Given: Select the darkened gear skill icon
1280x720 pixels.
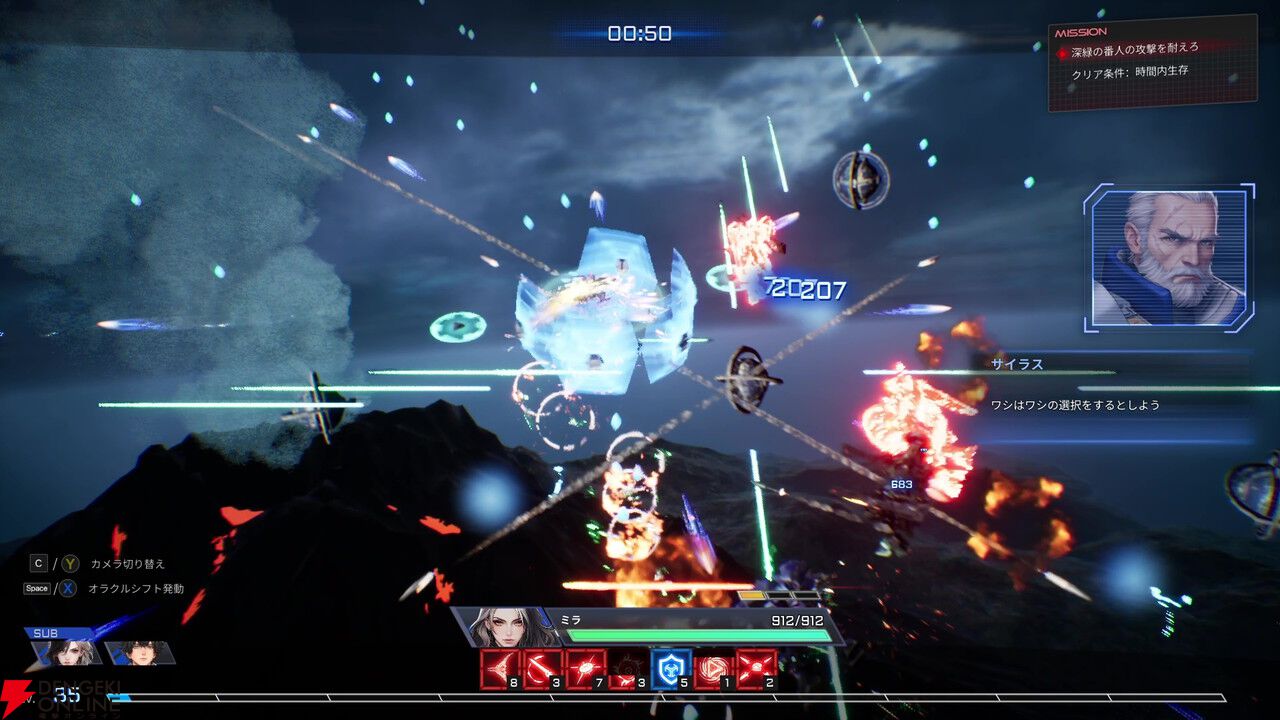Looking at the screenshot, I should click(x=628, y=668).
